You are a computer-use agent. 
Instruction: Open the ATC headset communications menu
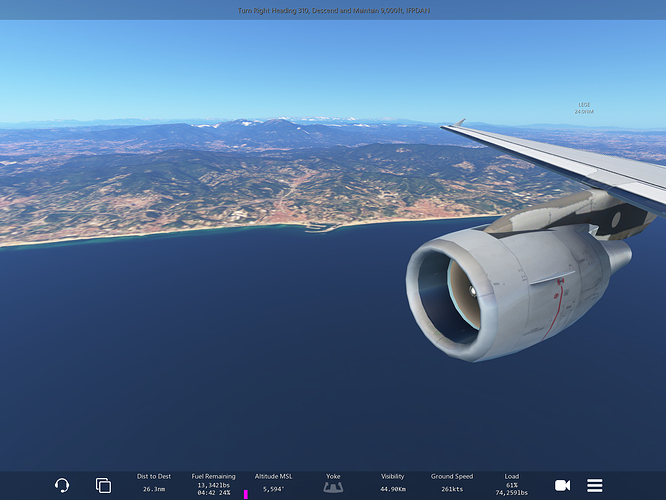[x=62, y=485]
